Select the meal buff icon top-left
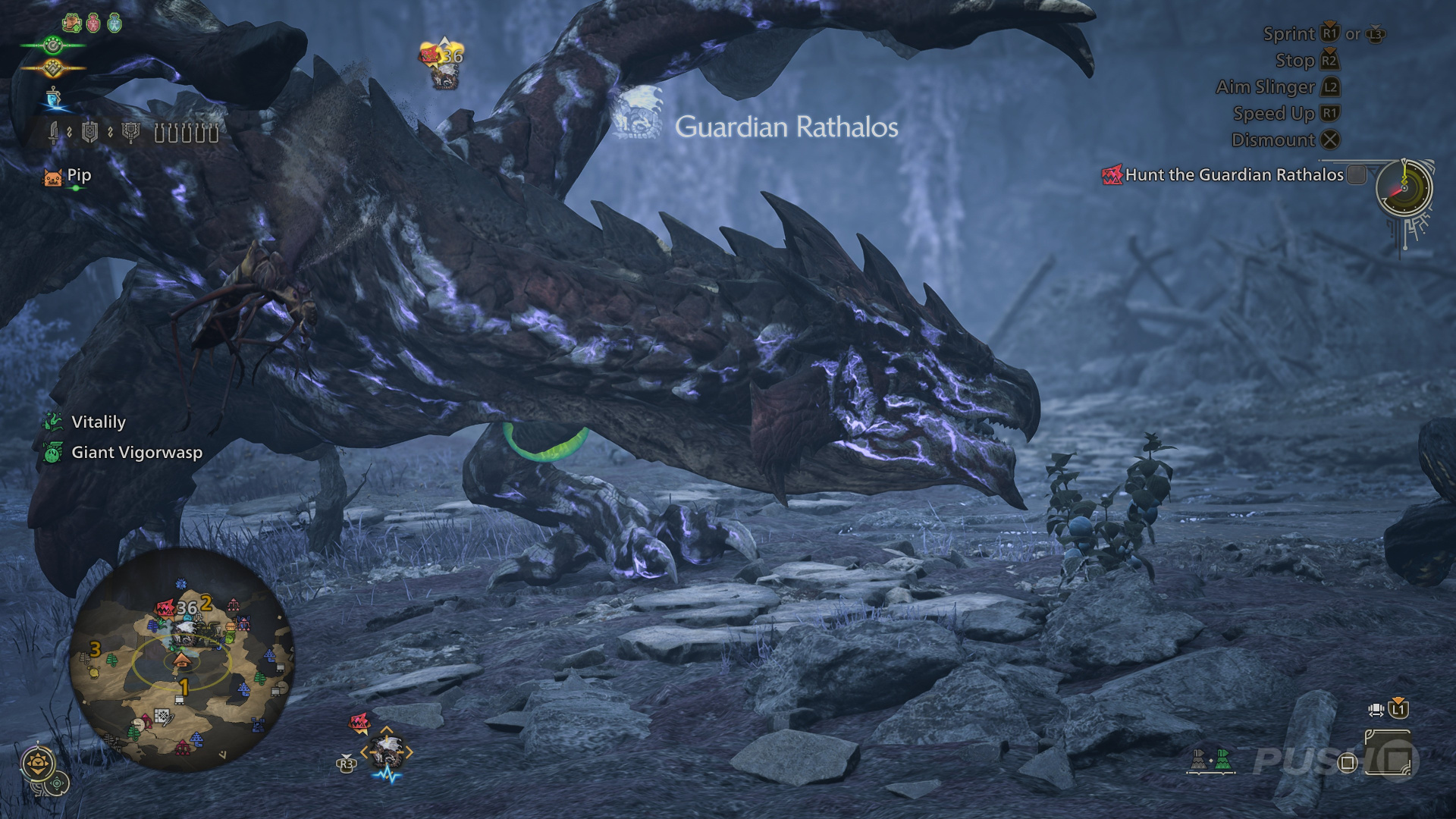Image resolution: width=1456 pixels, height=819 pixels. 73,24
